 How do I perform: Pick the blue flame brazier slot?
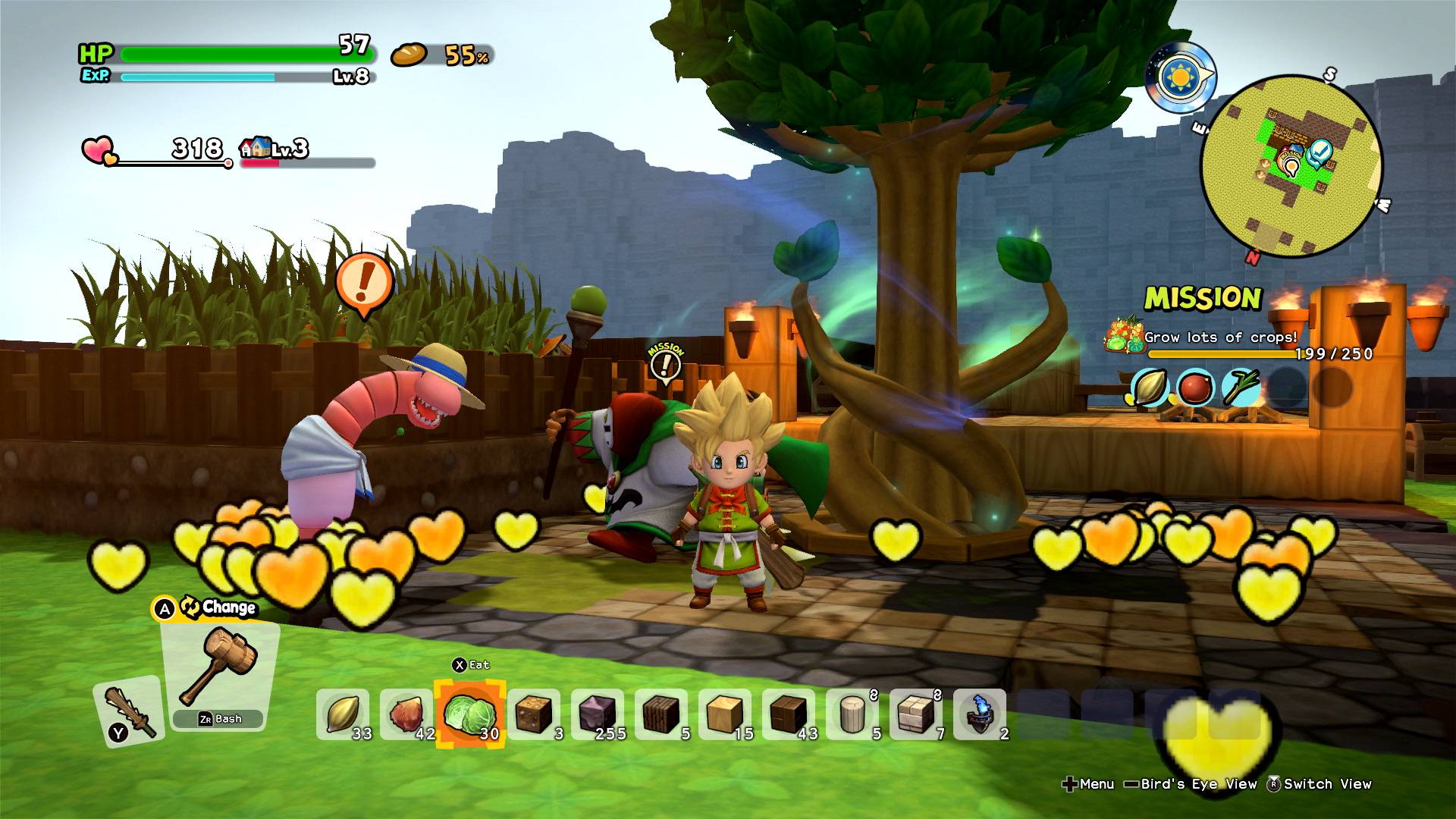click(x=979, y=714)
